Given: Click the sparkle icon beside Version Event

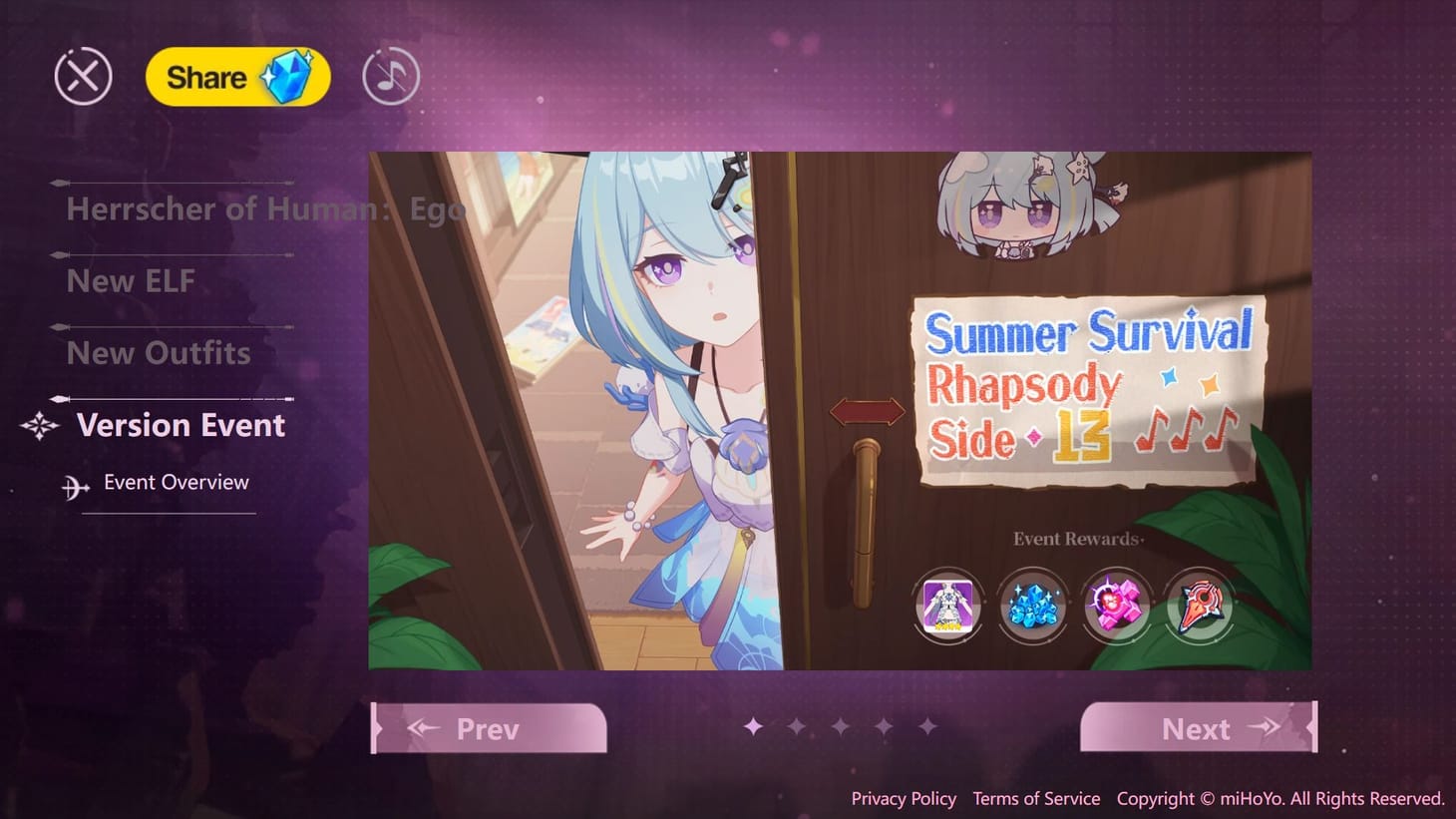Looking at the screenshot, I should click(37, 426).
